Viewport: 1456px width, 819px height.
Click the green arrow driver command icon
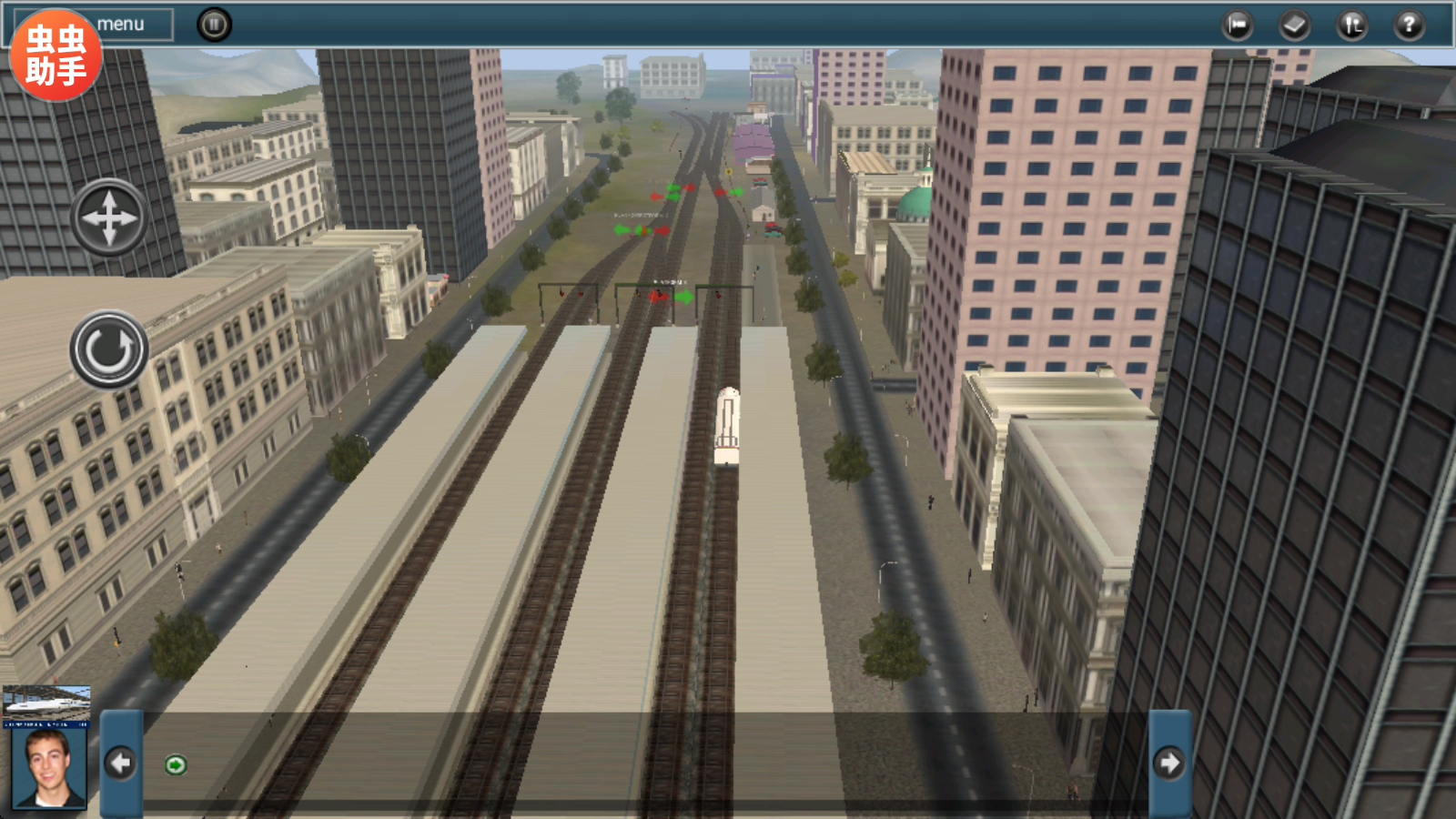pos(176,765)
